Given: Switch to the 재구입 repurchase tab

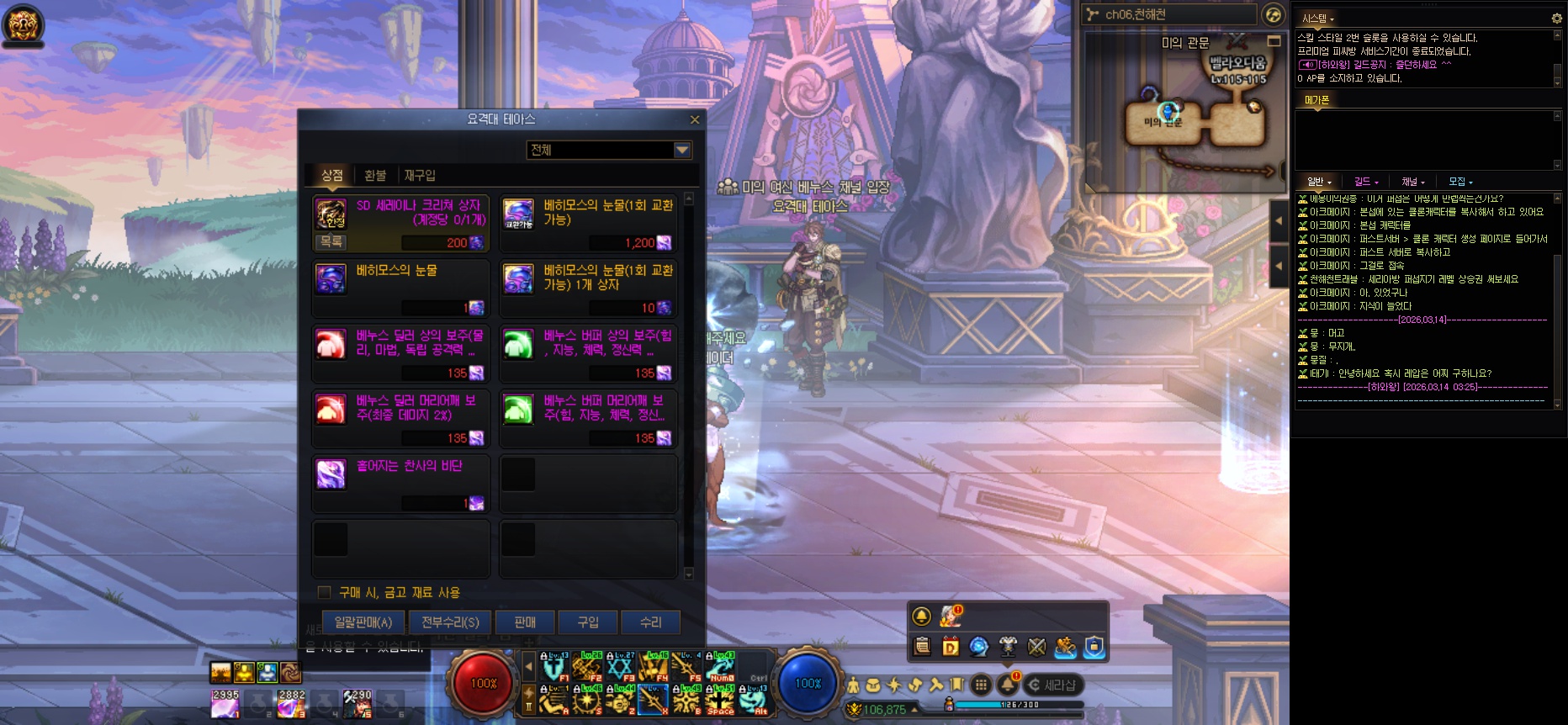Looking at the screenshot, I should [420, 175].
